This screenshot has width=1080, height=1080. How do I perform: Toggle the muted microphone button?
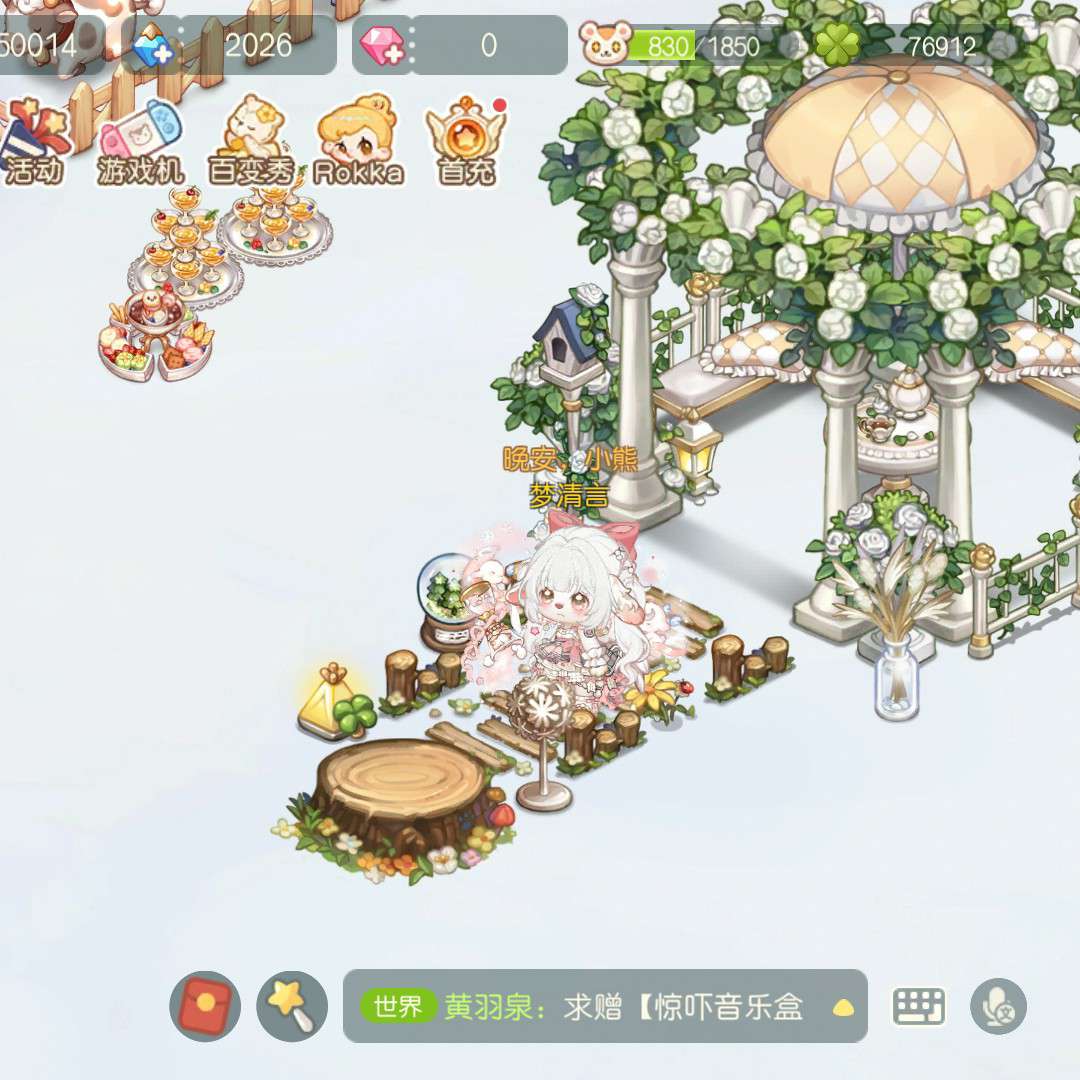point(998,1007)
